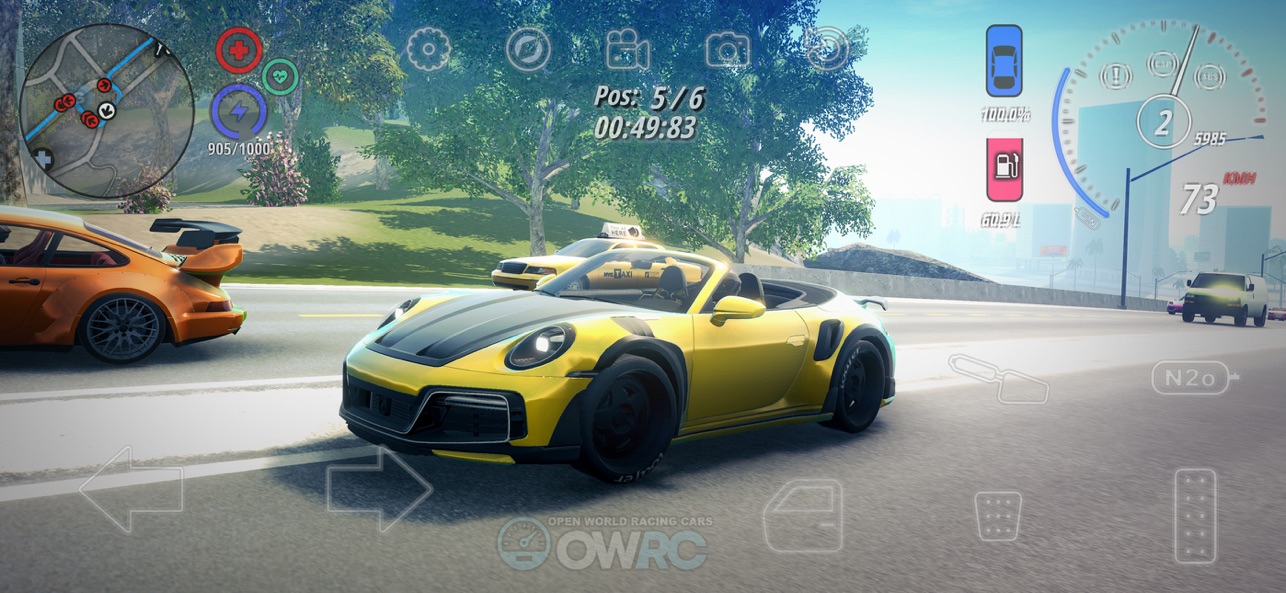1286x593 pixels.
Task: Exit the vehicle using the car door button
Action: [802, 515]
